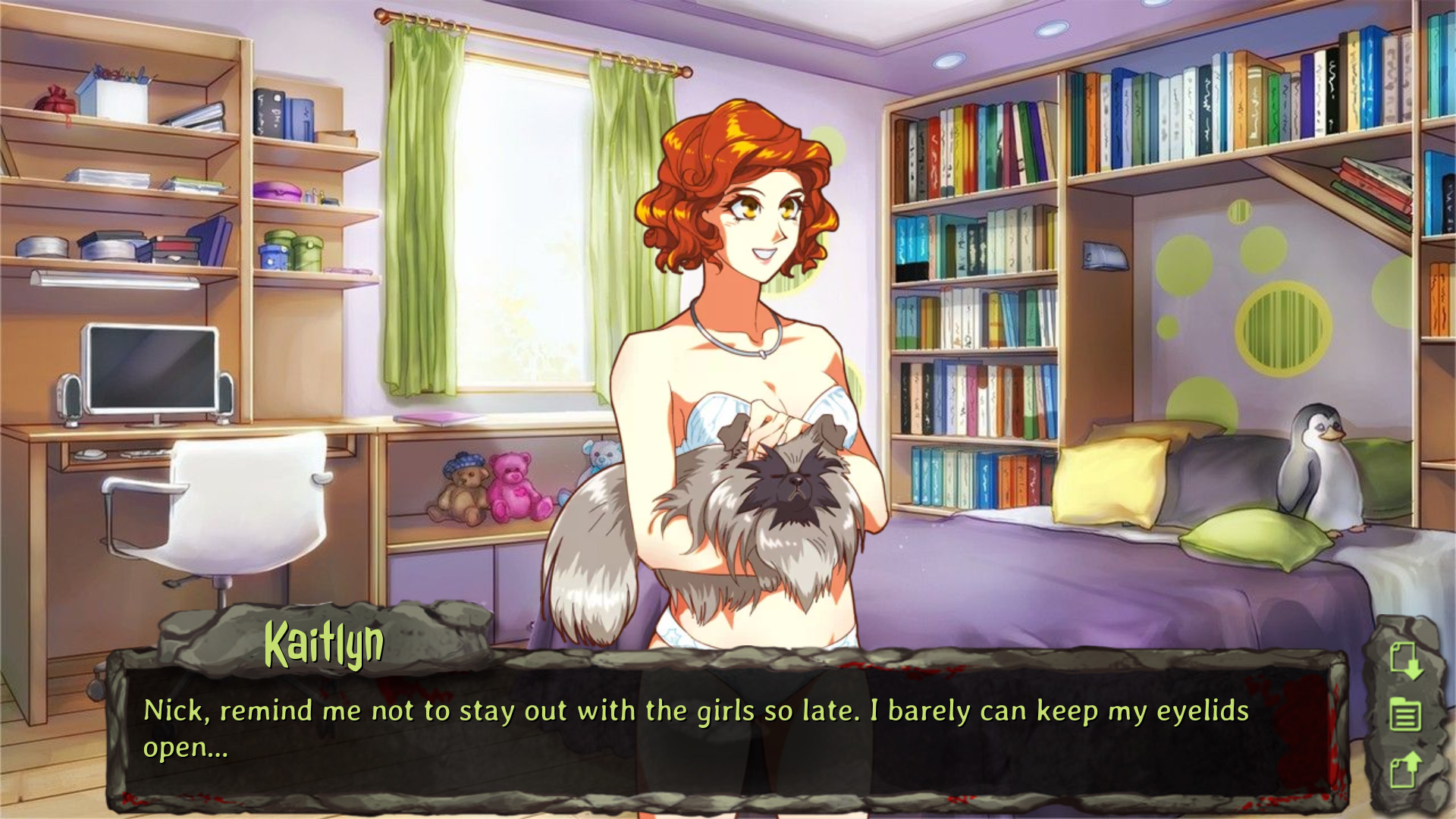The image size is (1456, 819).
Task: Open the folder icon with text lines
Action: coord(1404,714)
